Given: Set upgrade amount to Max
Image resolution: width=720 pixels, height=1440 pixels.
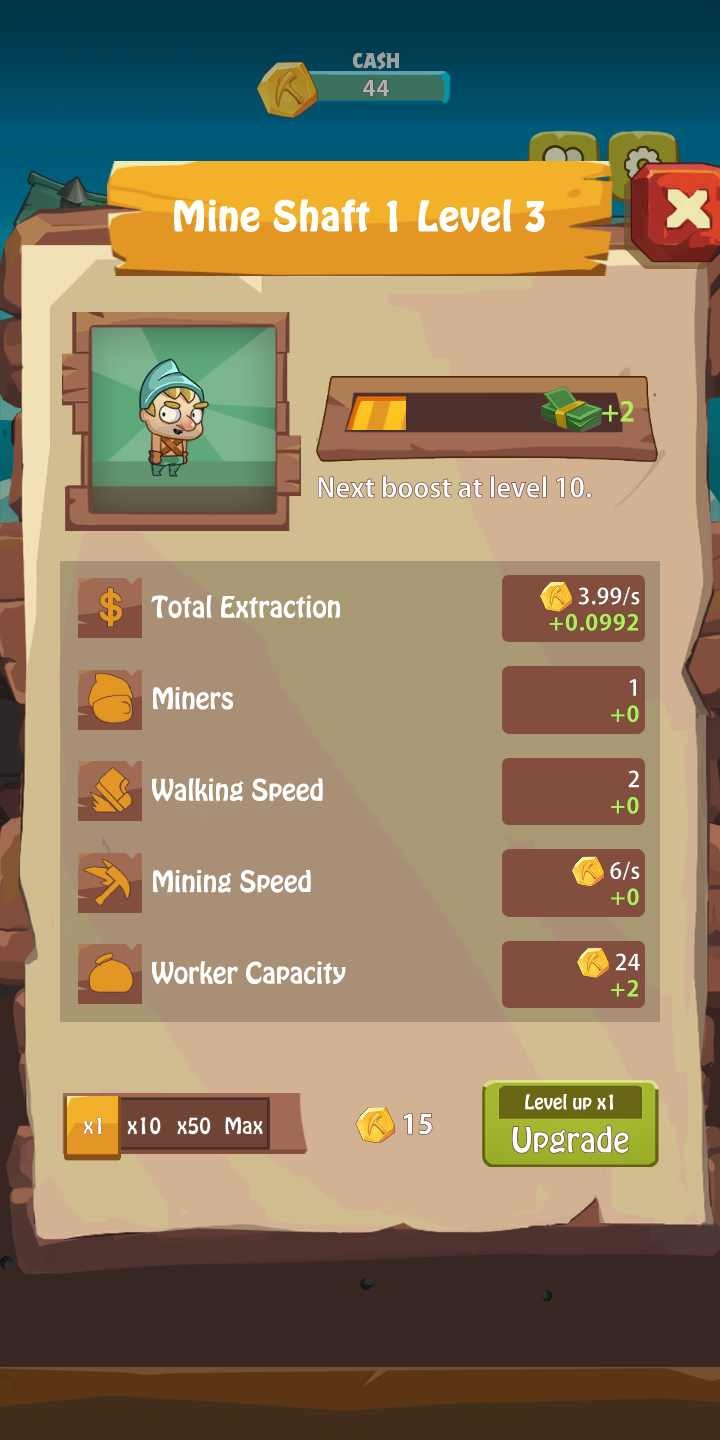Looking at the screenshot, I should (244, 1126).
